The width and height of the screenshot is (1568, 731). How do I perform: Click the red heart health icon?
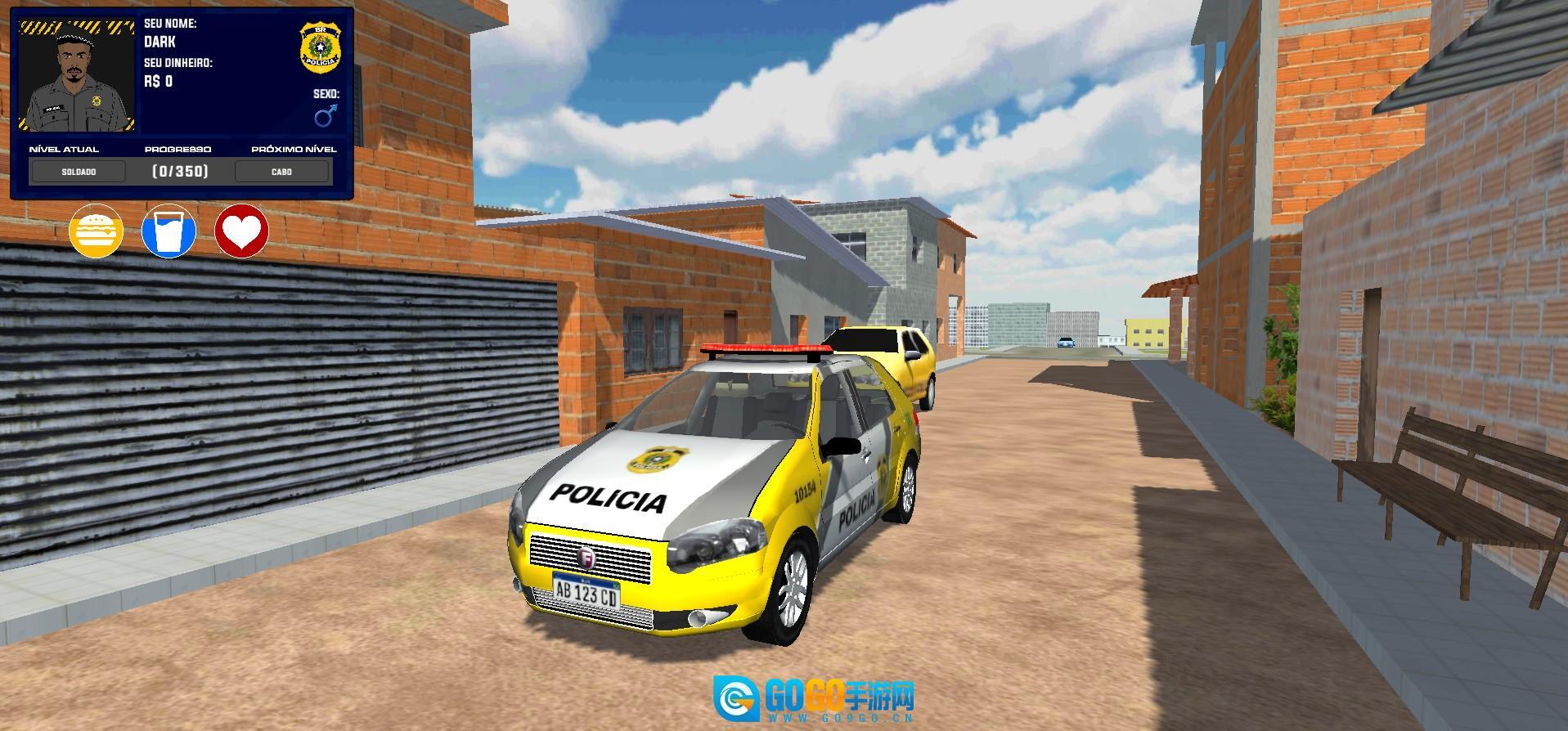[242, 231]
